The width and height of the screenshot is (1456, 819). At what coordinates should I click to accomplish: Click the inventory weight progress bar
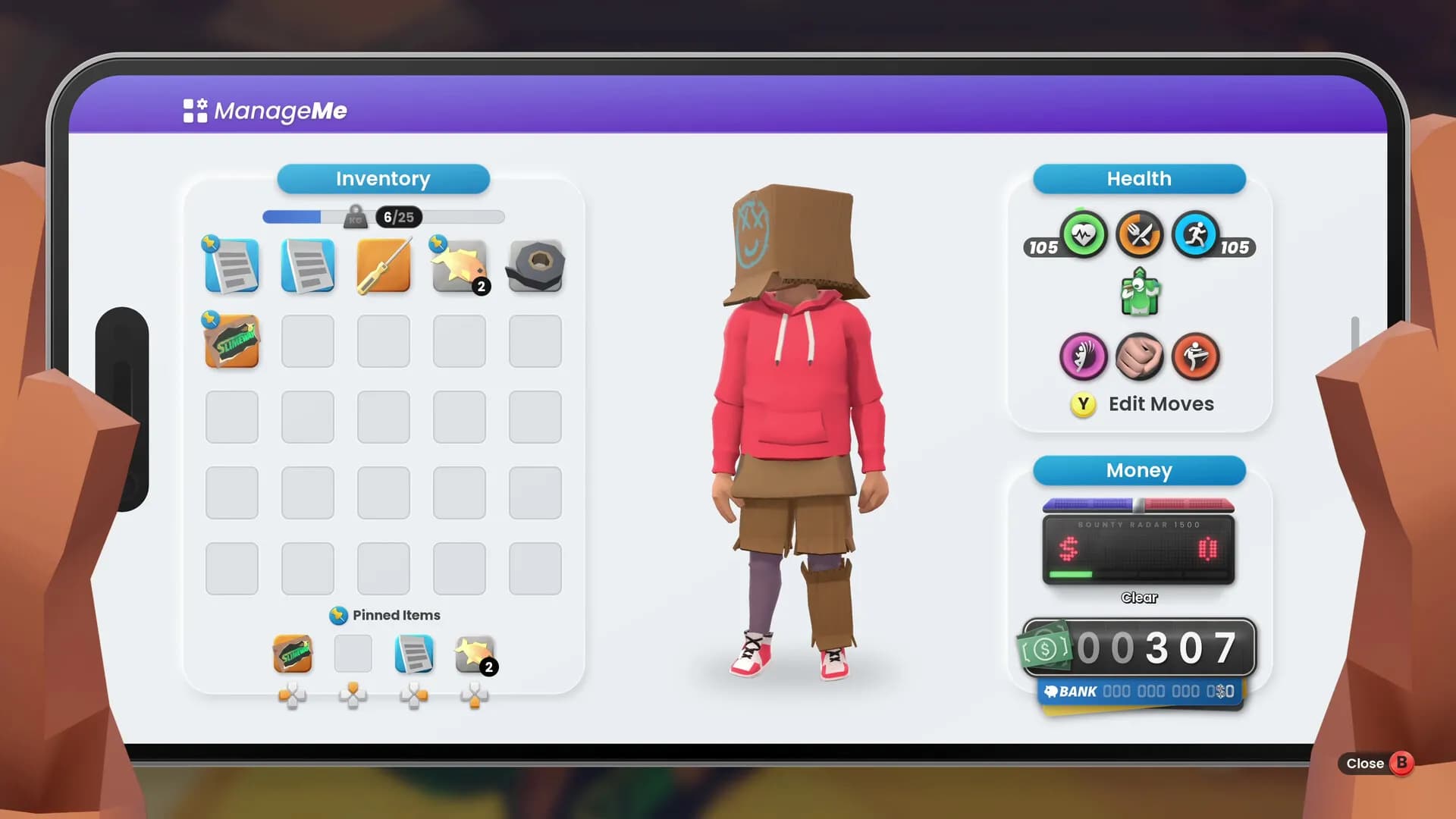tap(383, 218)
